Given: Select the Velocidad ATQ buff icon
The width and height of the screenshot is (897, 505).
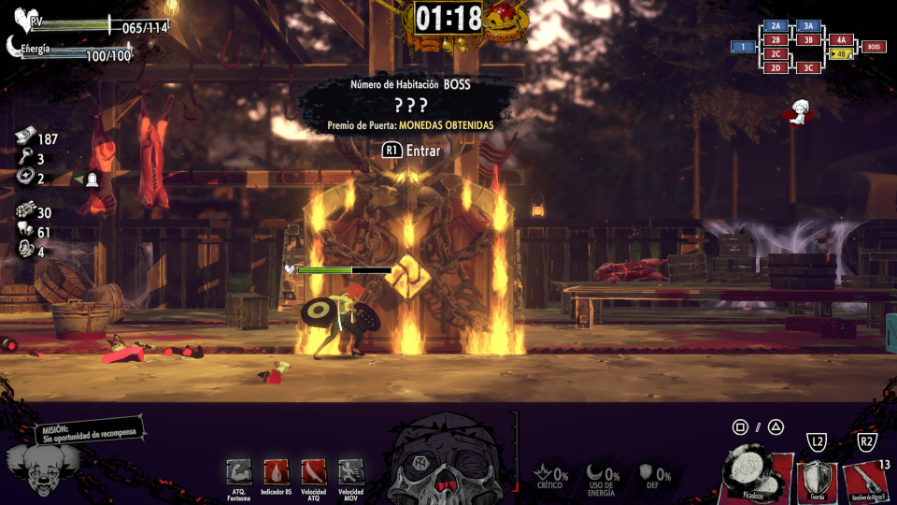Looking at the screenshot, I should click(314, 472).
